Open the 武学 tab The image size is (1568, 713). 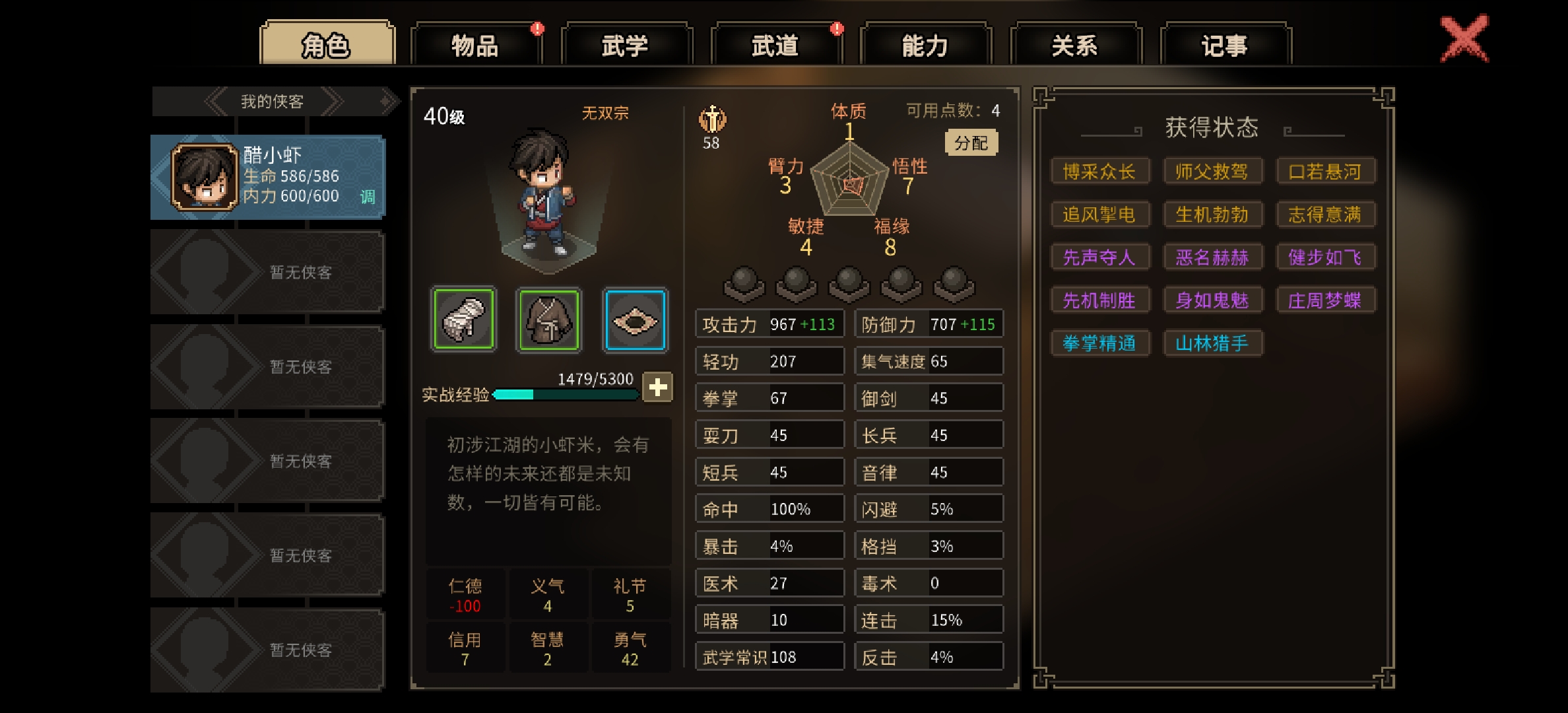(625, 46)
